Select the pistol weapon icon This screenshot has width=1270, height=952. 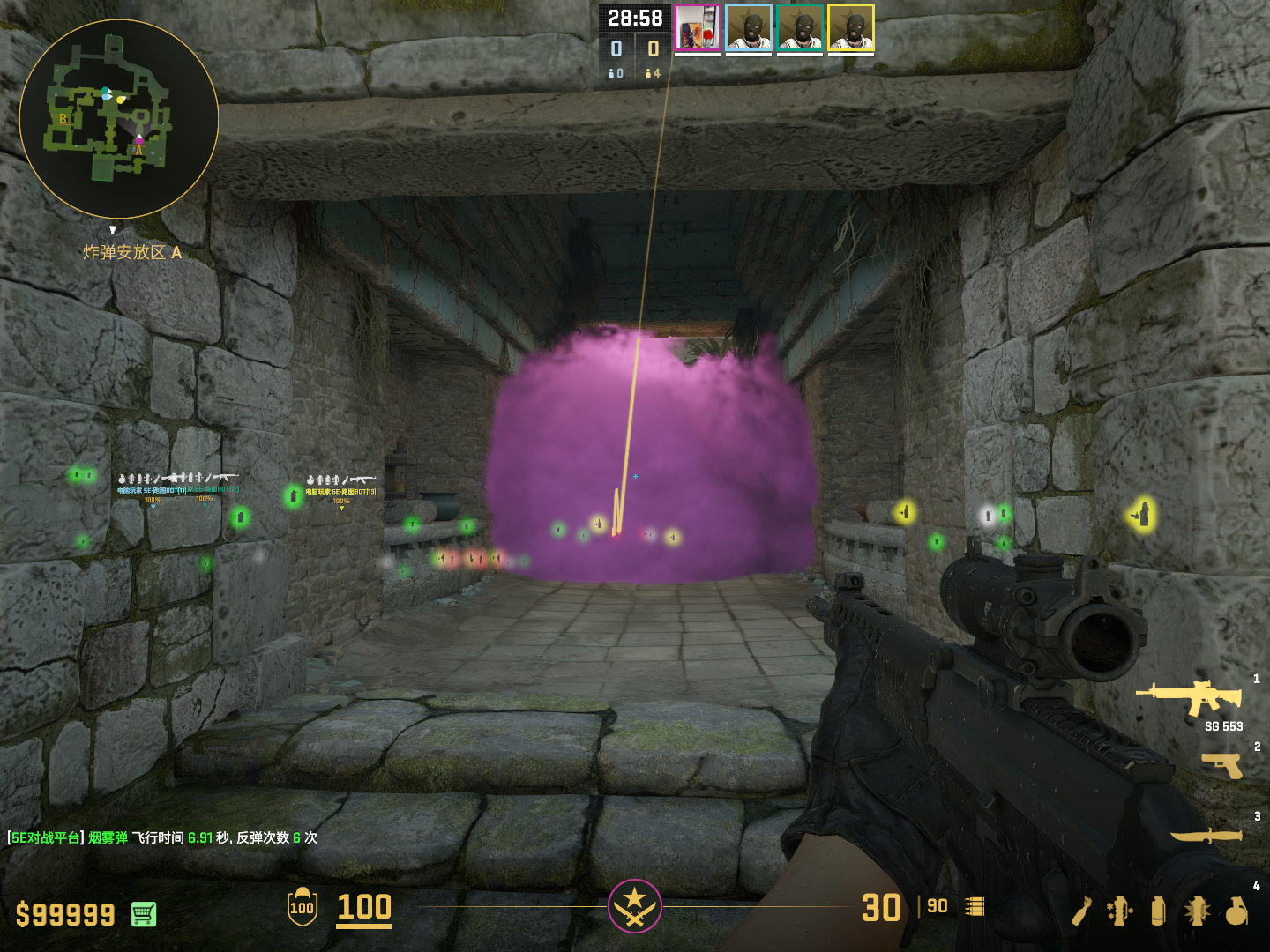coord(1222,765)
